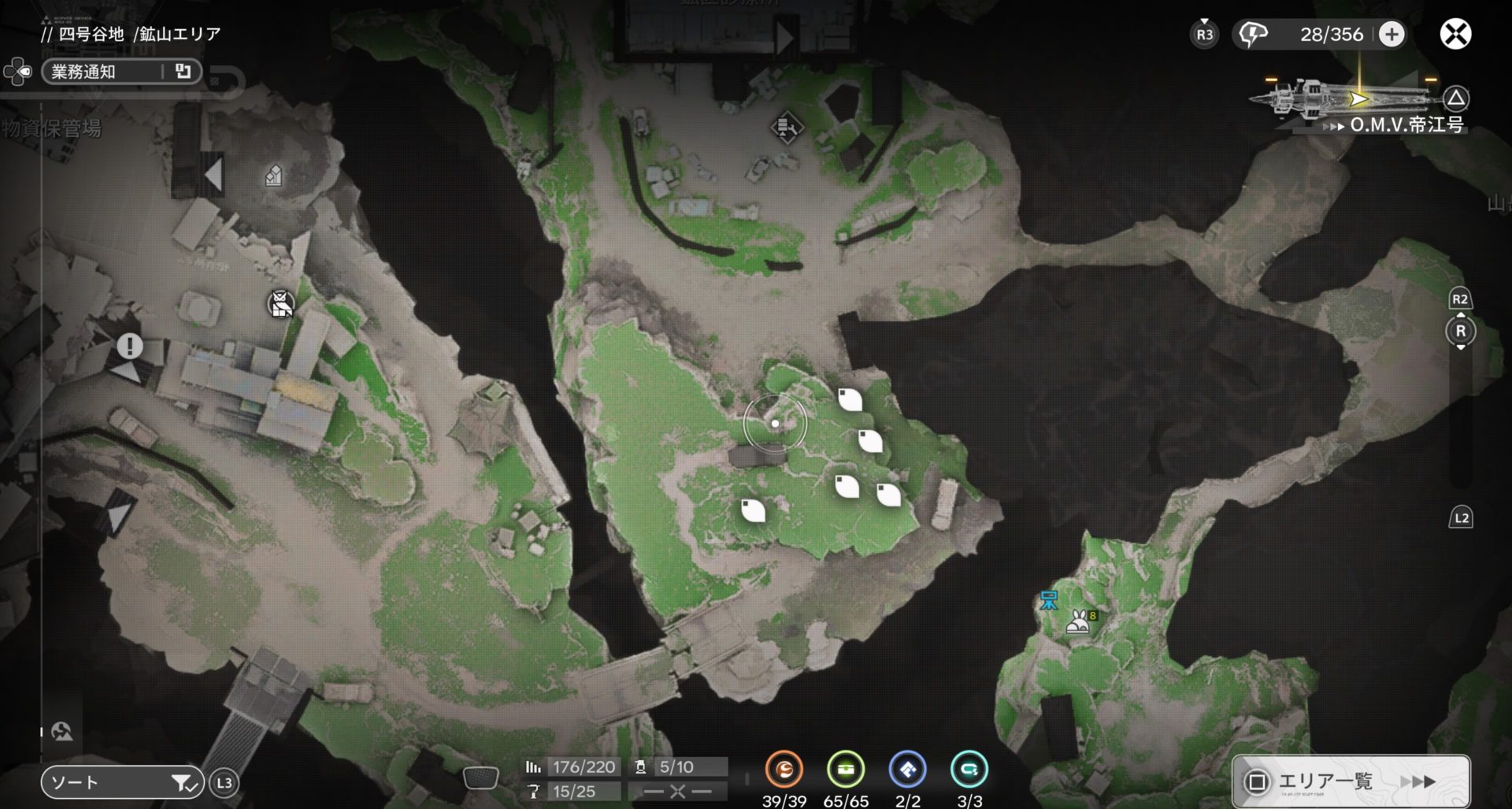Select the exclamation mark map marker
Viewport: 1512px width, 809px height.
point(130,346)
